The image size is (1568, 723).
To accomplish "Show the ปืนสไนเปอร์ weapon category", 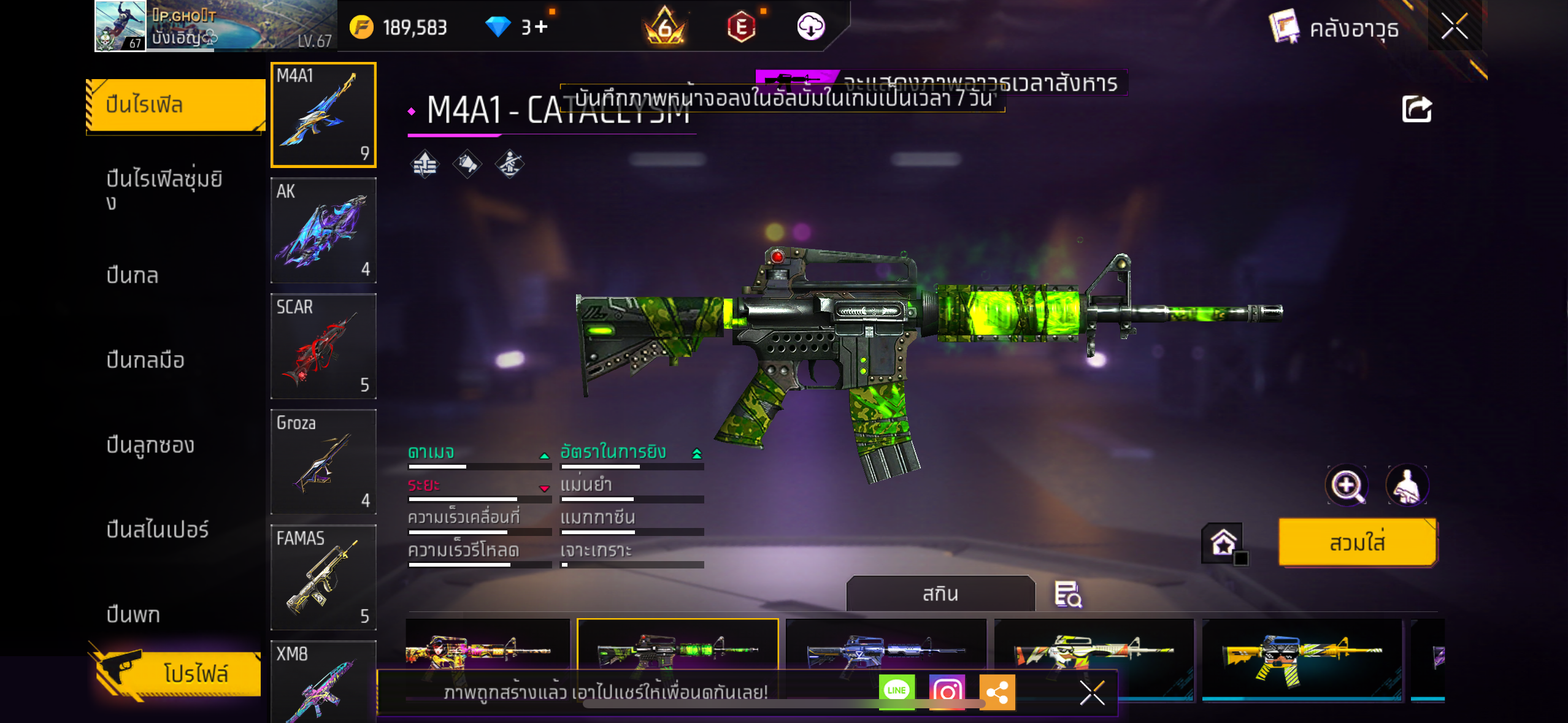I will pos(158,529).
